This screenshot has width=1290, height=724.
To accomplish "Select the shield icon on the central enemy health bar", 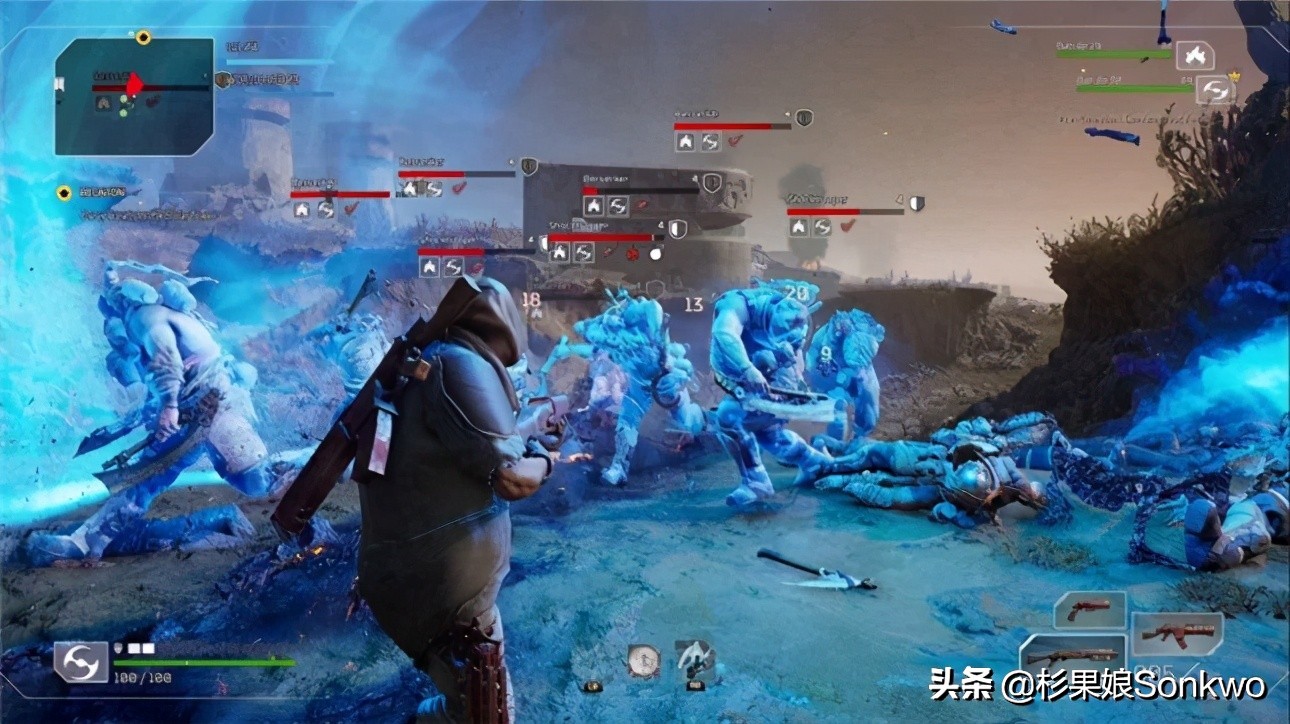I will [710, 182].
